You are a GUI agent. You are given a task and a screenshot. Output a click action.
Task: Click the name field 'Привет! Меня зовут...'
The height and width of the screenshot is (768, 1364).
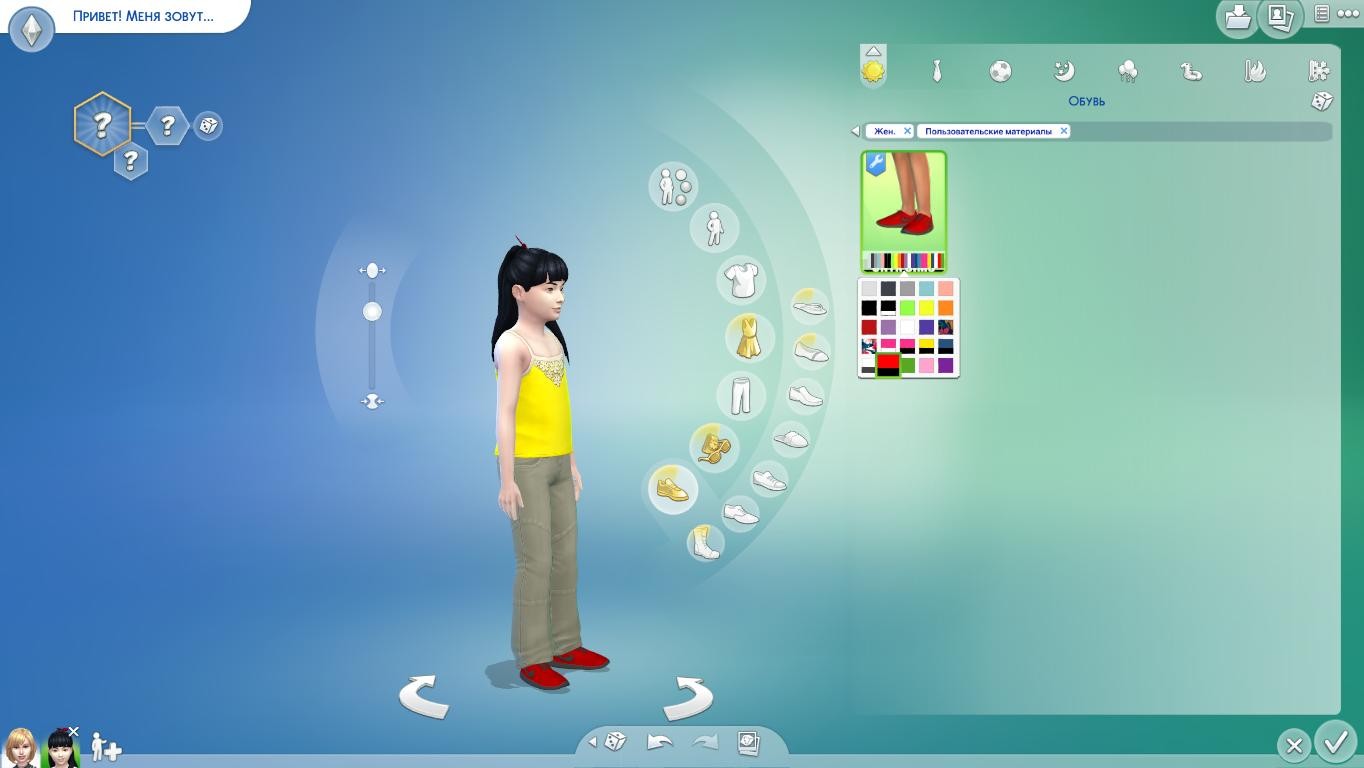tap(143, 16)
